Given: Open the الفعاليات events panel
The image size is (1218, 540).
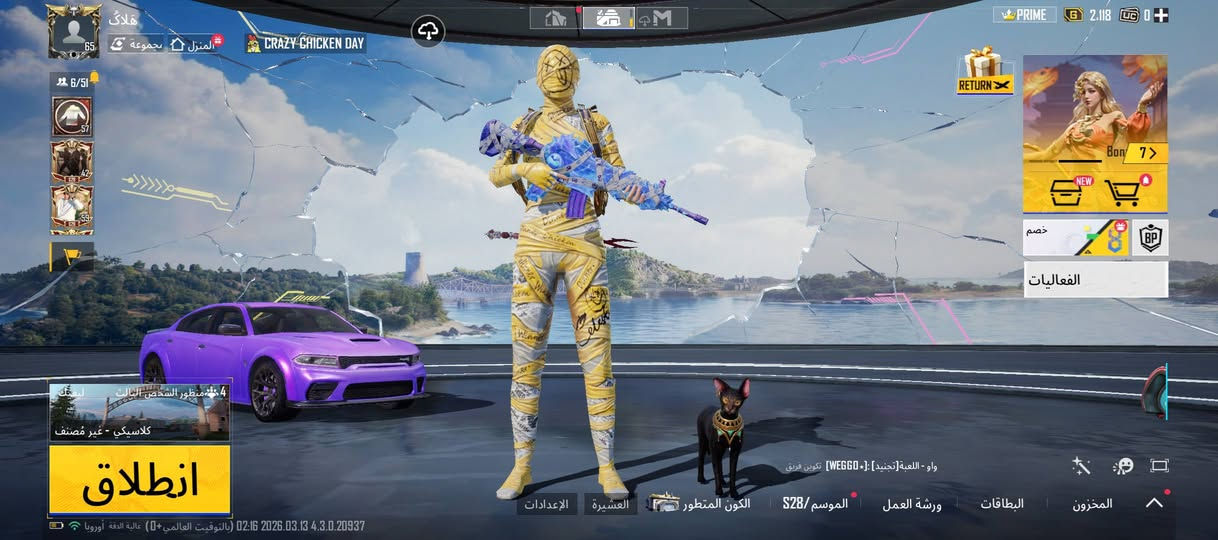Looking at the screenshot, I should tap(1095, 280).
